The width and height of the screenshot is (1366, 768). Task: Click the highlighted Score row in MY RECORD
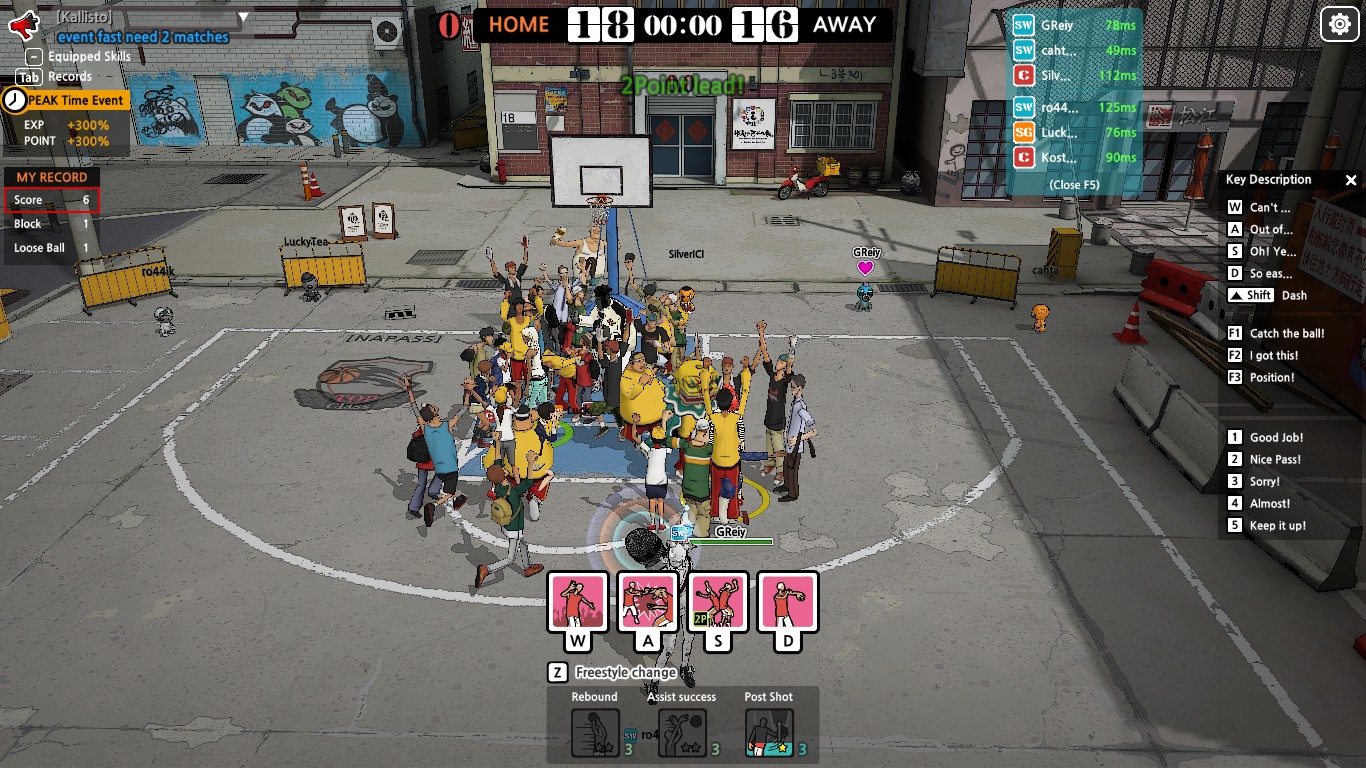point(51,200)
